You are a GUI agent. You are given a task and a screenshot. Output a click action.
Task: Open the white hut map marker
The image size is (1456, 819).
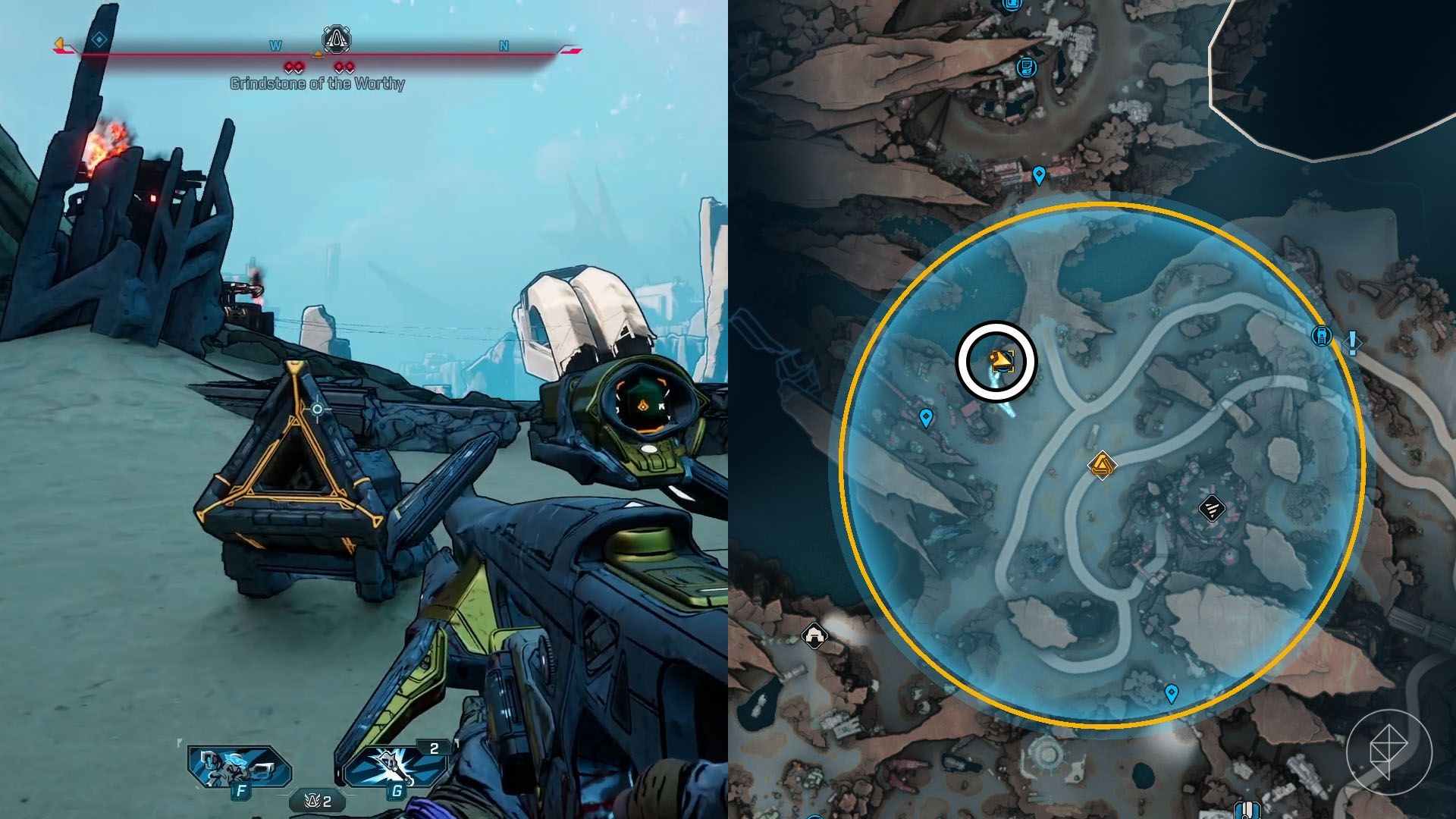(814, 632)
